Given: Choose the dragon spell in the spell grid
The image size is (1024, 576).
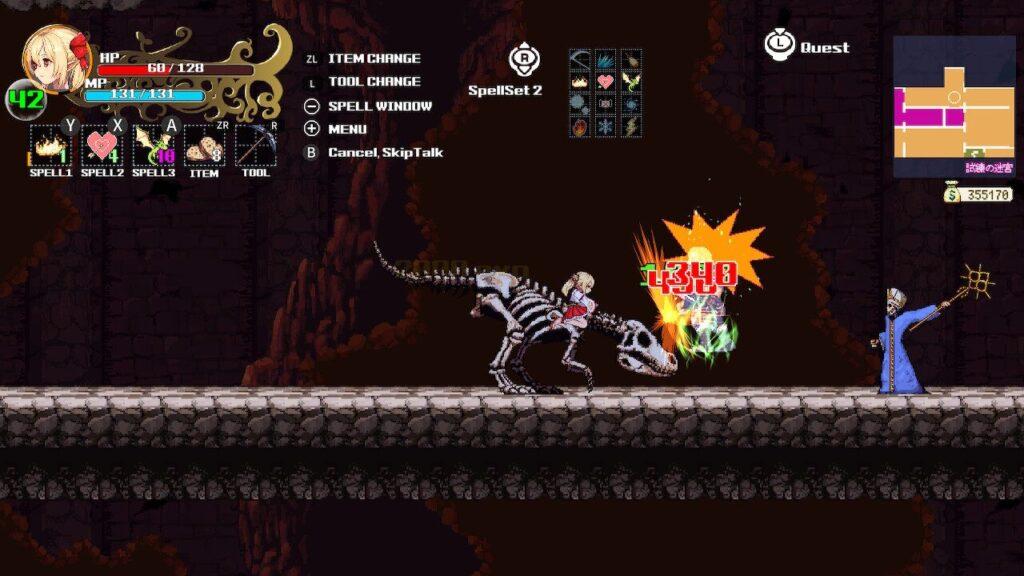Looking at the screenshot, I should [x=630, y=81].
